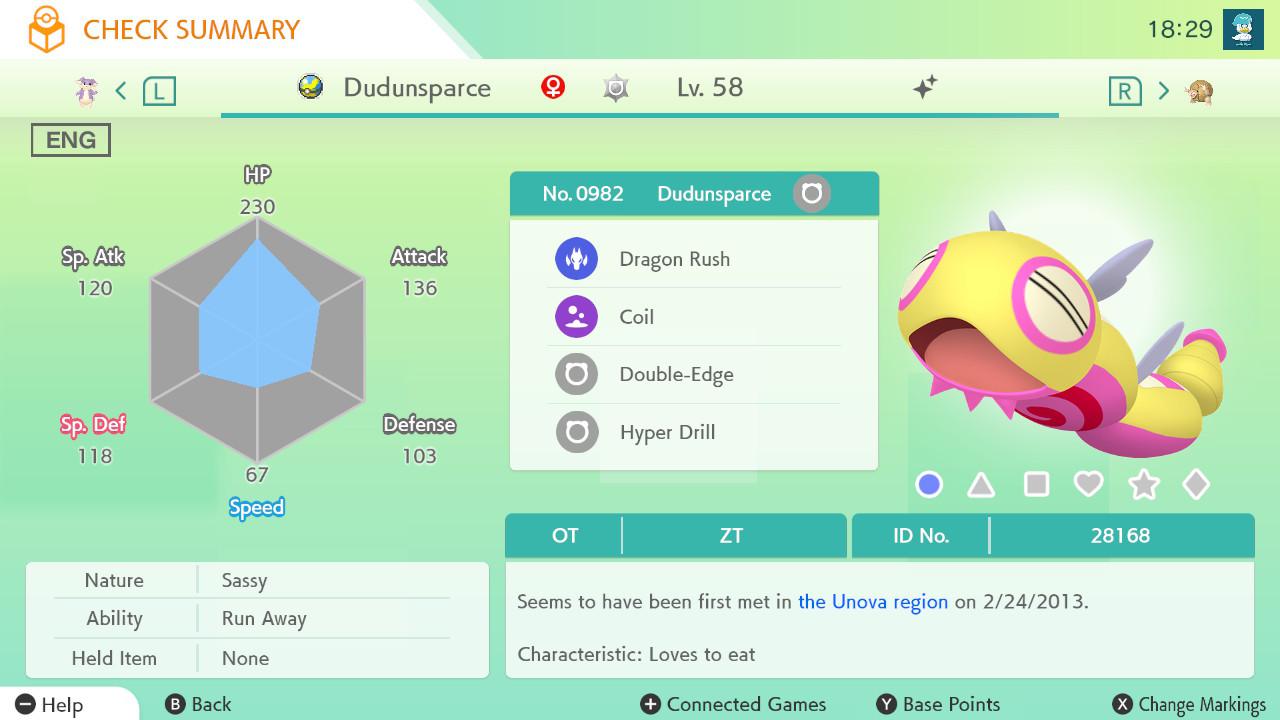
Task: Click the blue-filled circle marking
Action: 927,484
